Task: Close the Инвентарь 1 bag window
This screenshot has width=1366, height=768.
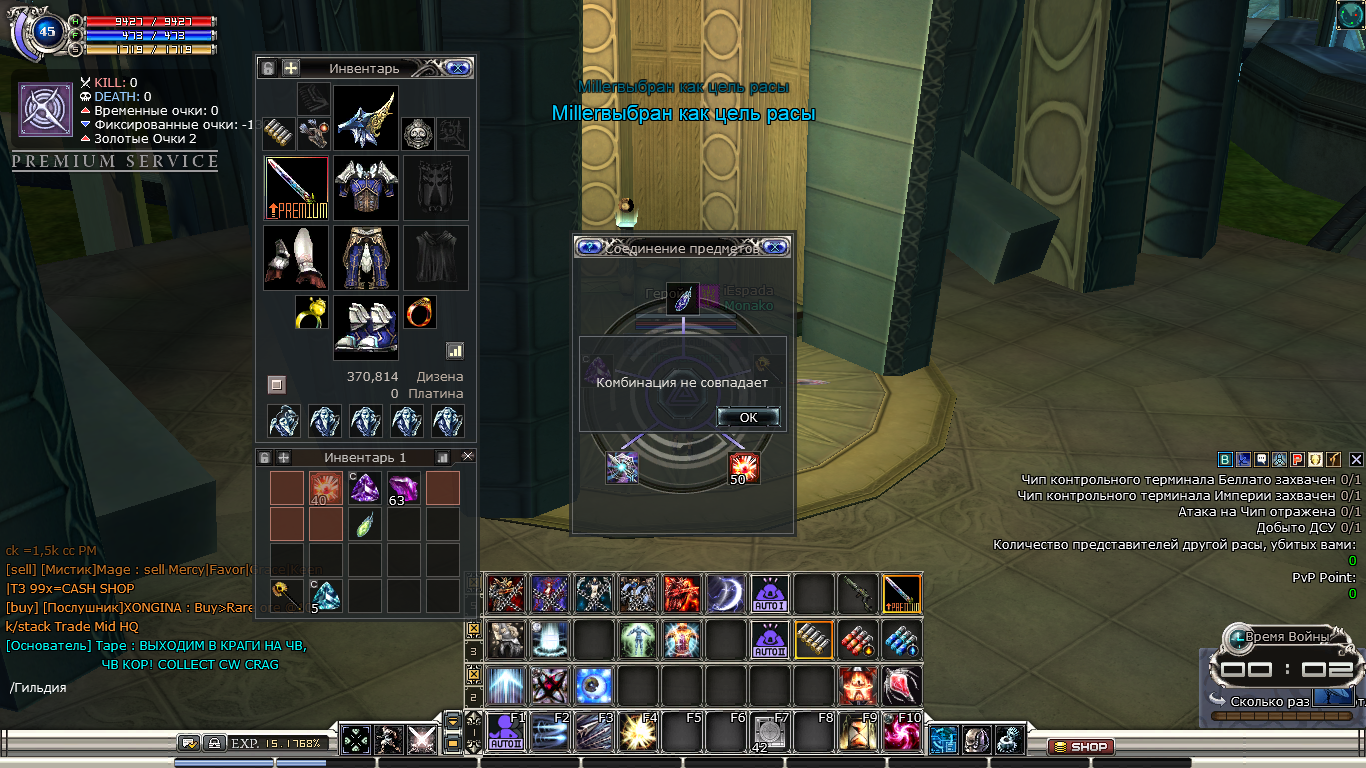Action: click(468, 456)
